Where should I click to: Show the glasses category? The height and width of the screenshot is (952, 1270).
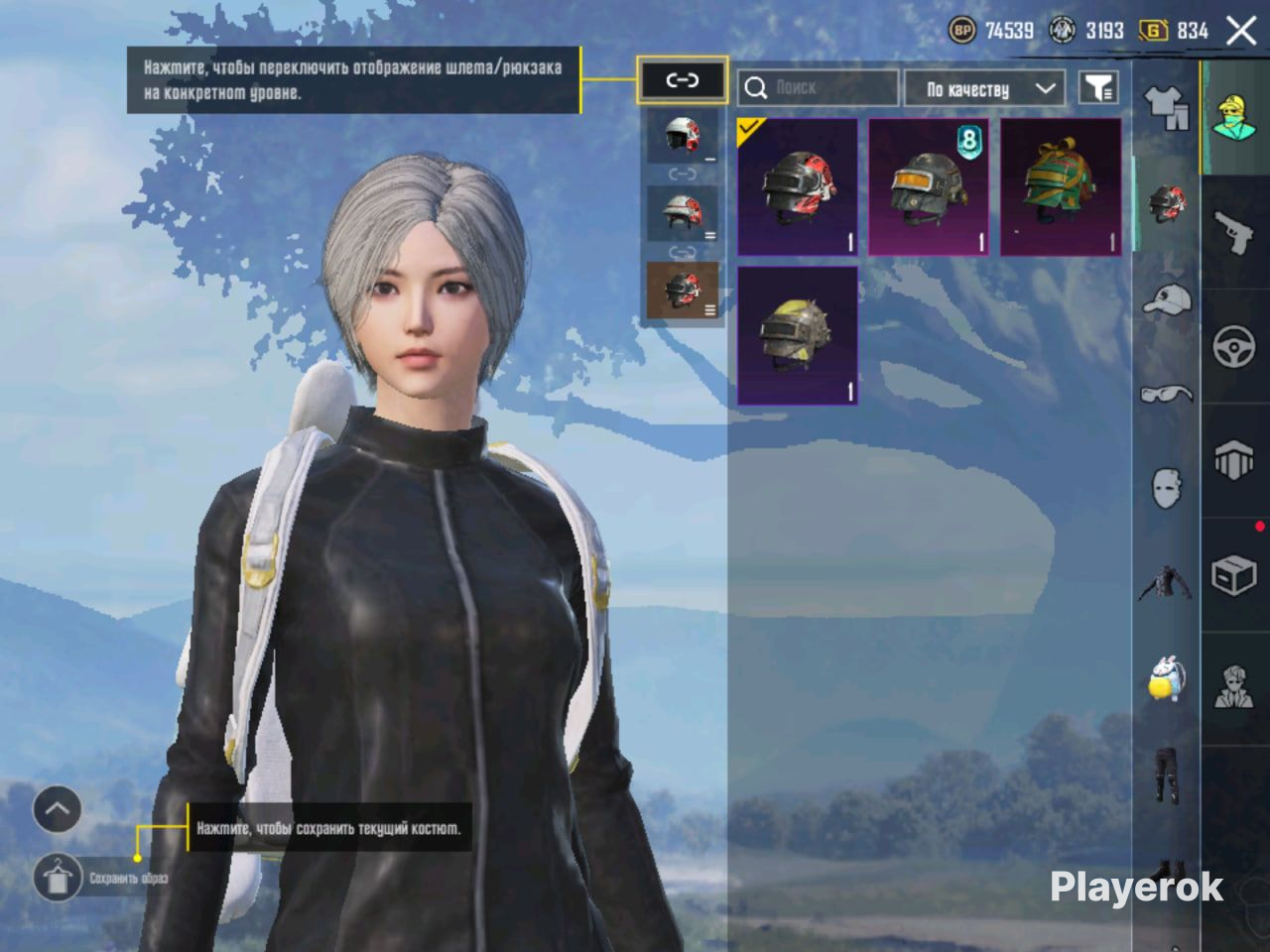1167,395
